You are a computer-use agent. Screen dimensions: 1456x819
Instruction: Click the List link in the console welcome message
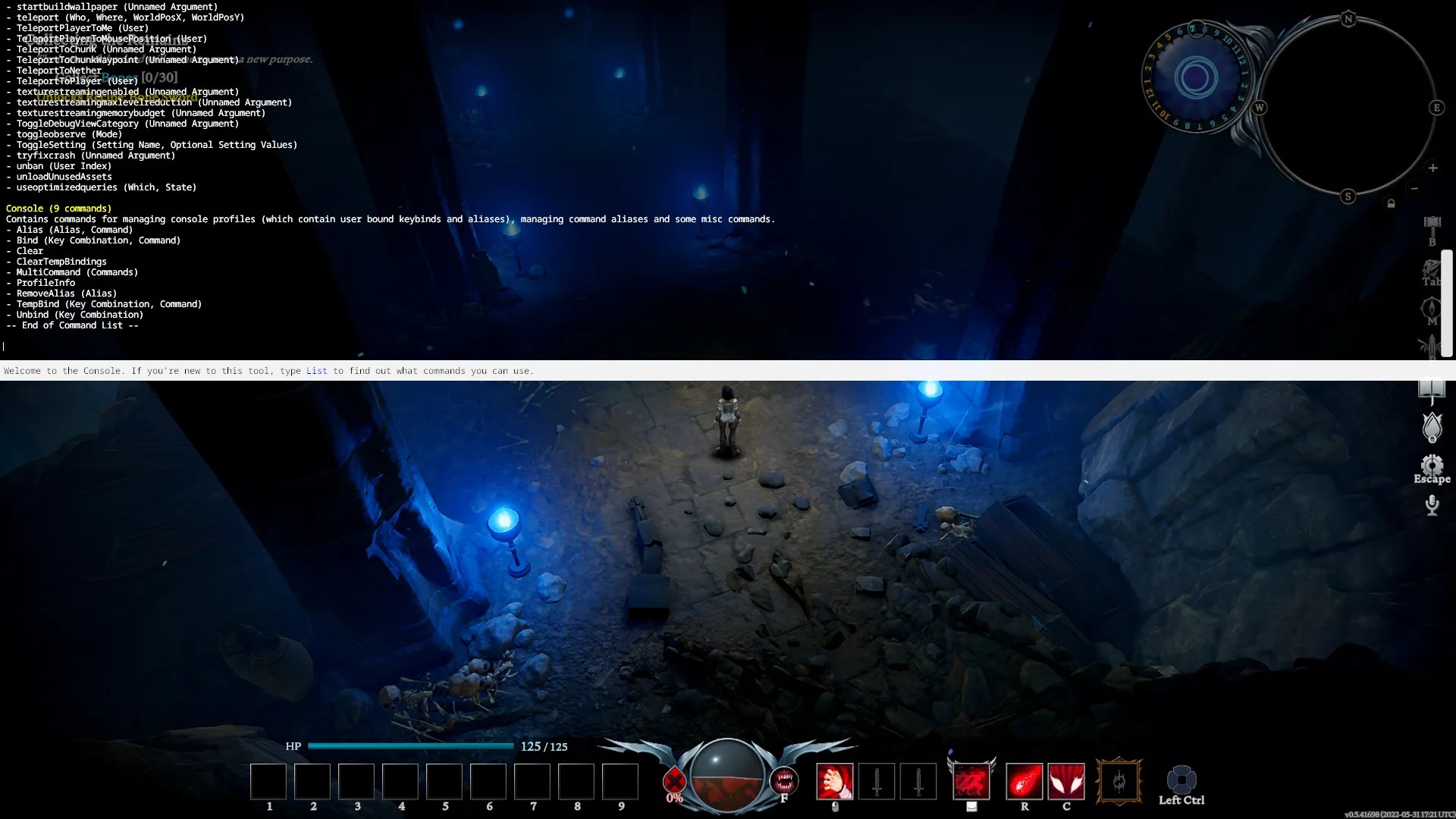pos(316,371)
